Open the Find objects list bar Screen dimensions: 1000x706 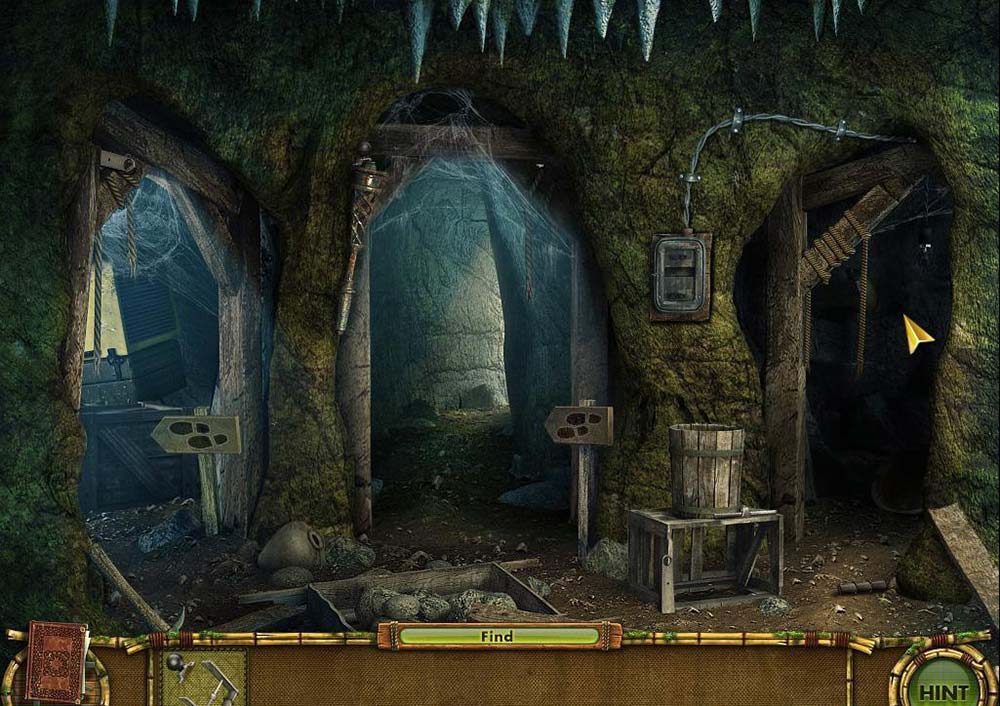click(x=498, y=636)
